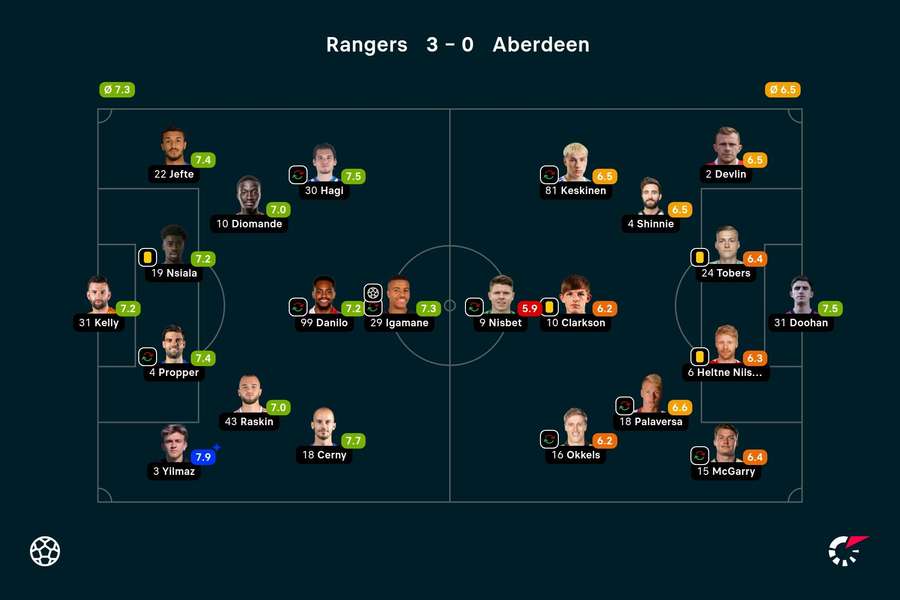Open Nisbet's player card

point(500,297)
